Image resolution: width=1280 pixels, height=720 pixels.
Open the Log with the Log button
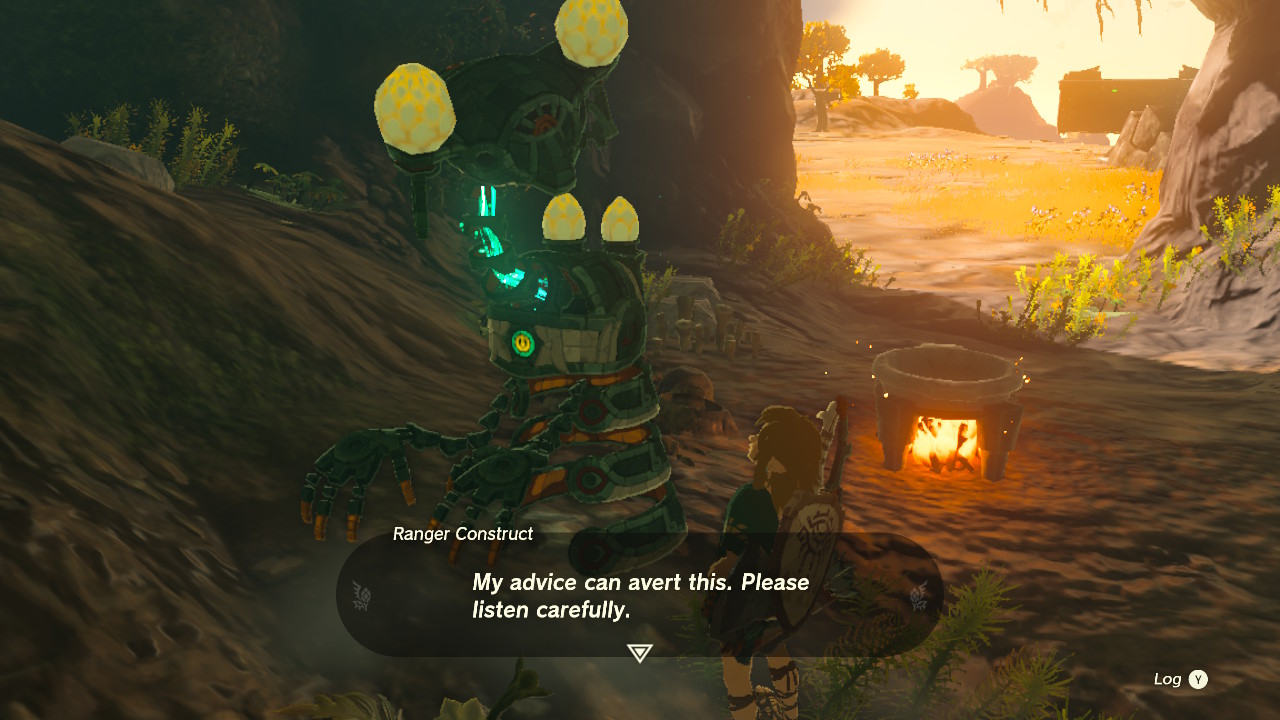(1169, 678)
